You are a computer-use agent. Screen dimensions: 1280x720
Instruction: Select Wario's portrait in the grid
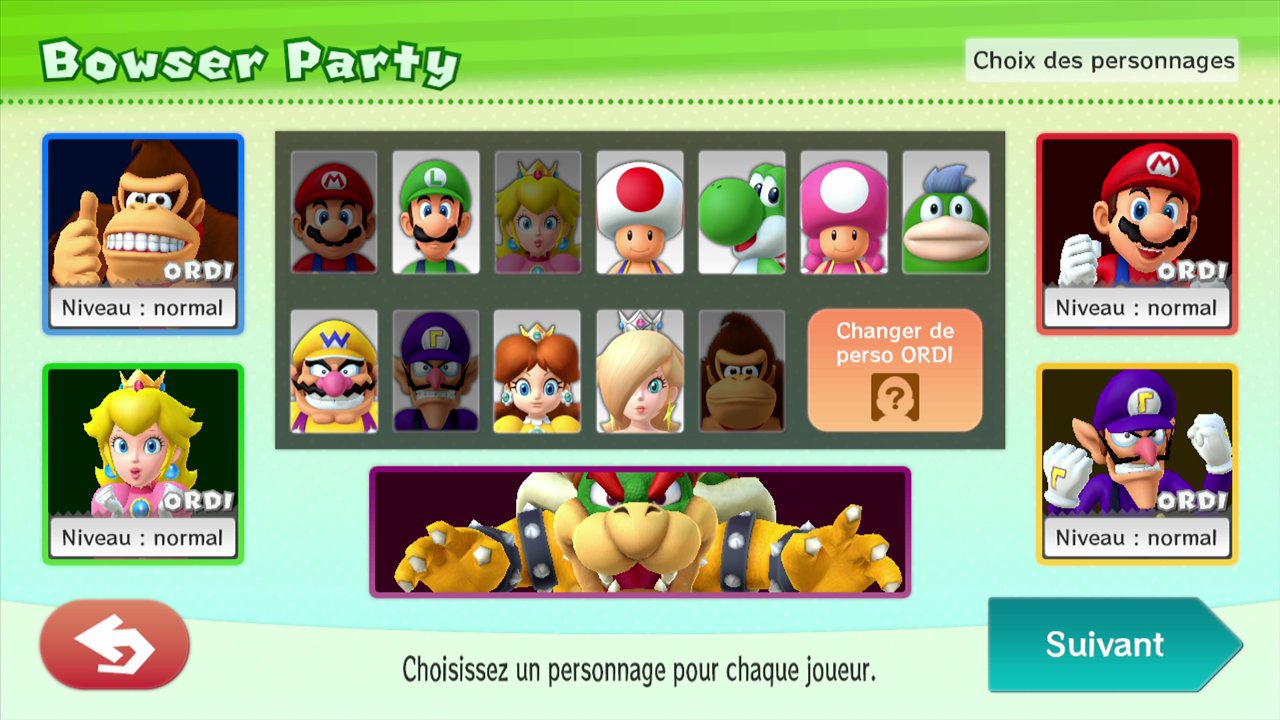click(x=334, y=370)
